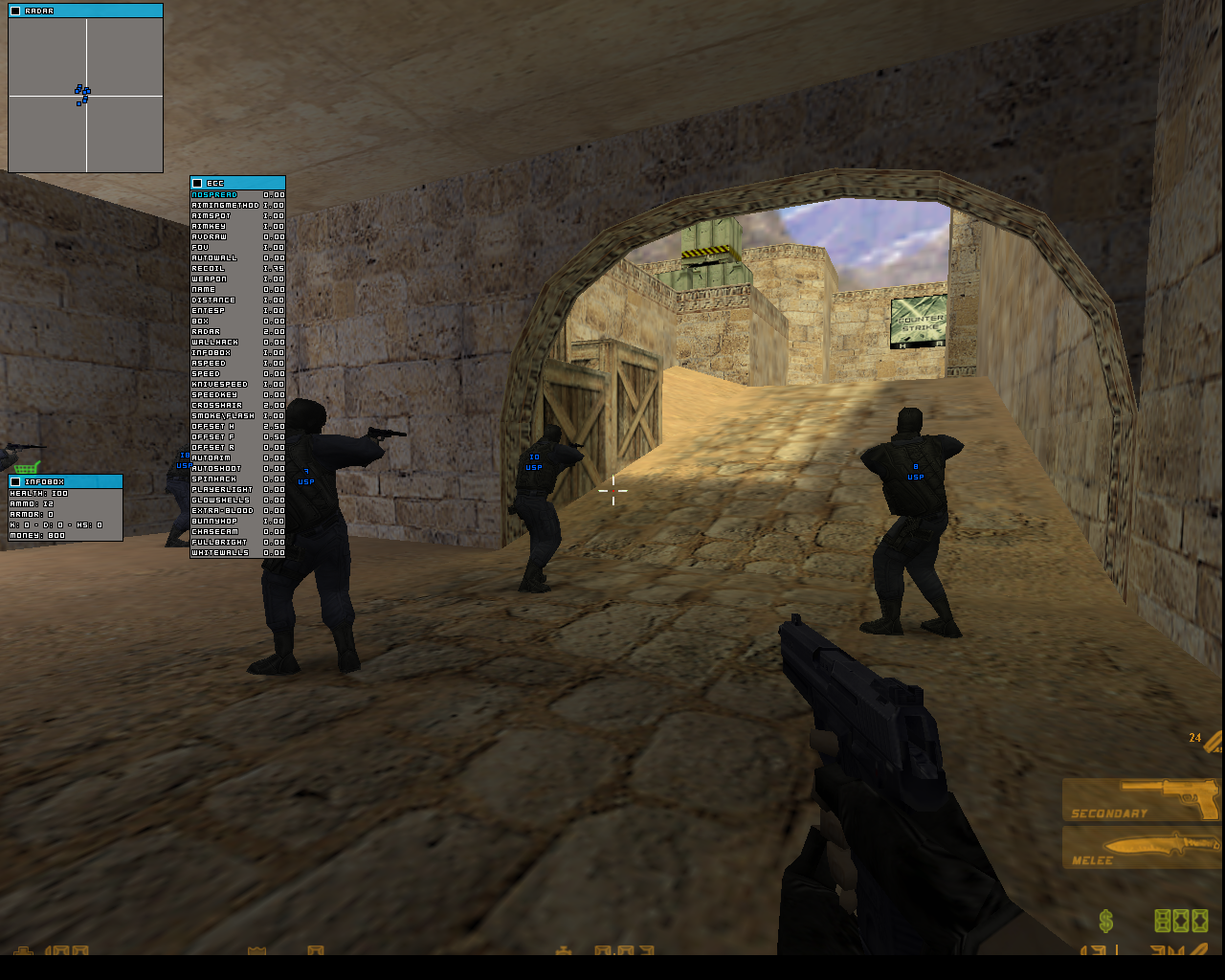Select the knife in the MELEE slot
1225x980 pixels.
click(x=1142, y=847)
